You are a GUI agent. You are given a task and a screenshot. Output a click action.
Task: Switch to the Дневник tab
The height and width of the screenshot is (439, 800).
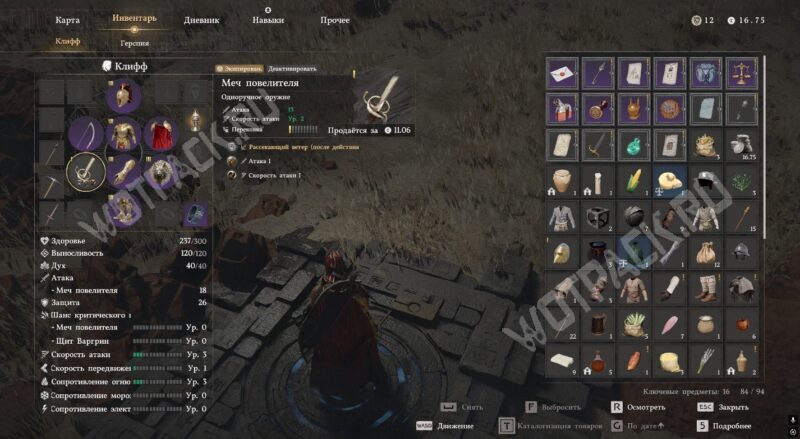201,19
